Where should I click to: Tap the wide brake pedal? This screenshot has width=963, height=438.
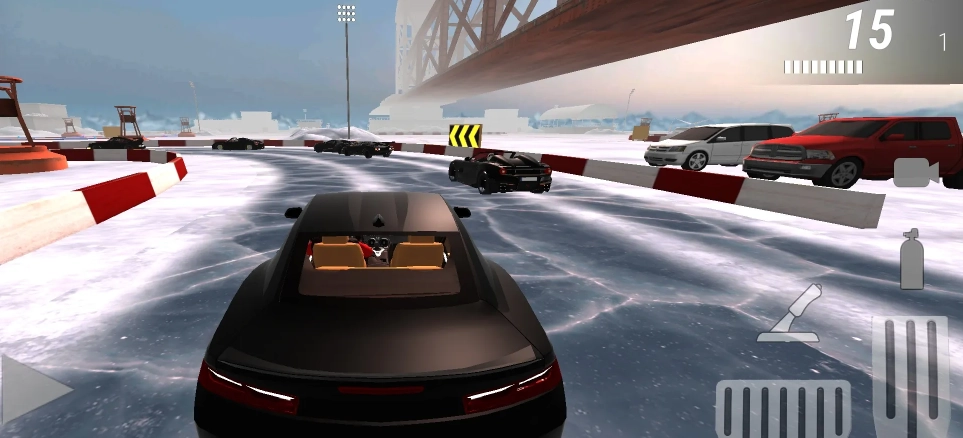point(783,409)
